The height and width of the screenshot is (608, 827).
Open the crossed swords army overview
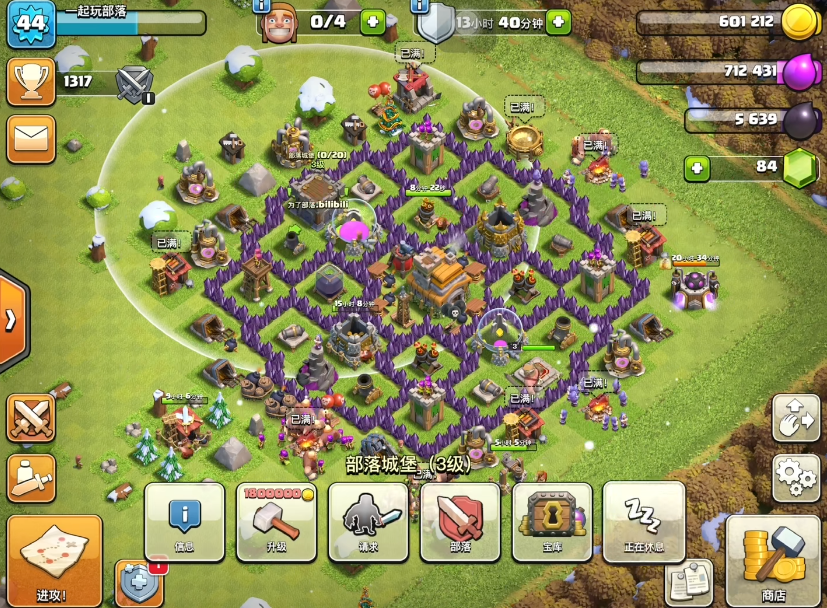click(x=31, y=417)
